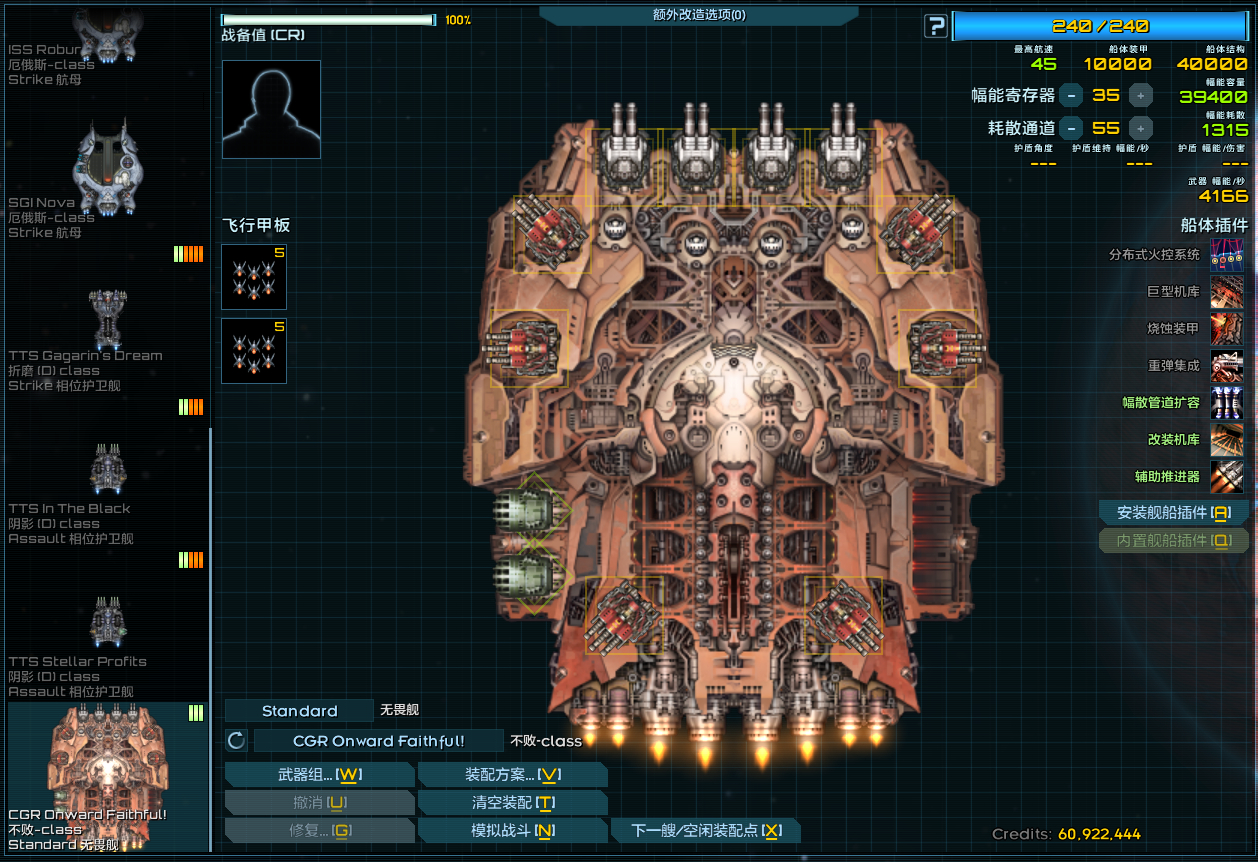Click 清空装配 to strip the loadout
1258x862 pixels.
pyautogui.click(x=512, y=803)
